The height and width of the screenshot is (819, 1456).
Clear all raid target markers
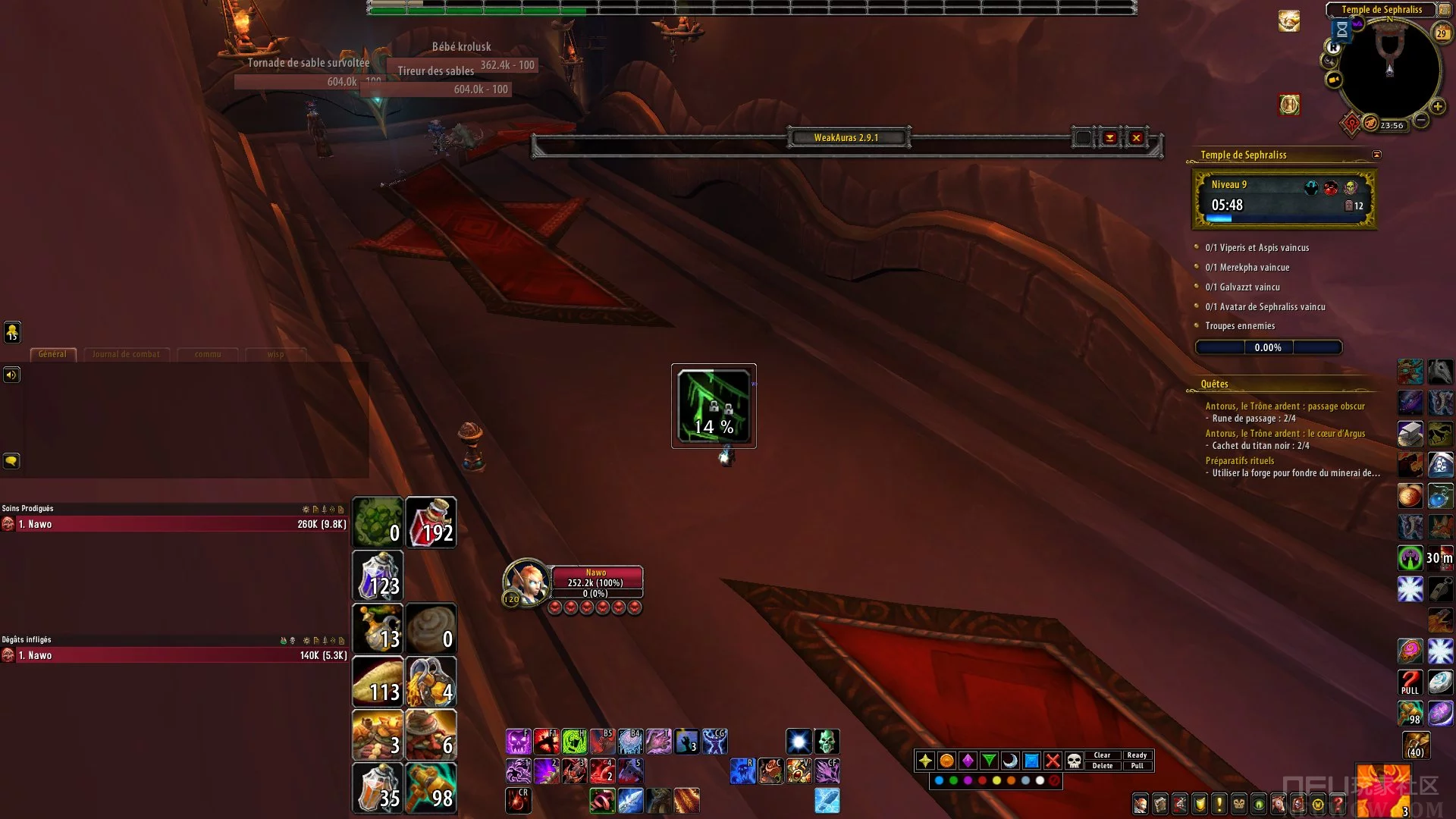(1102, 755)
